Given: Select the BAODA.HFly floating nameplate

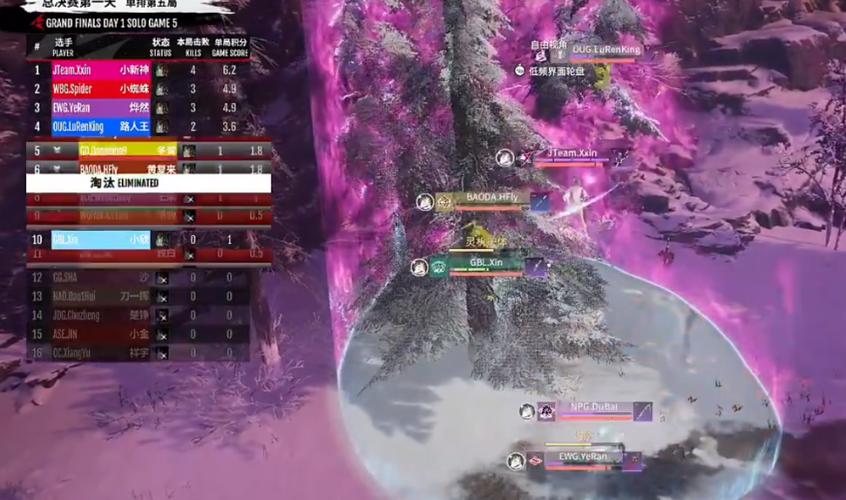Looking at the screenshot, I should pyautogui.click(x=492, y=199).
